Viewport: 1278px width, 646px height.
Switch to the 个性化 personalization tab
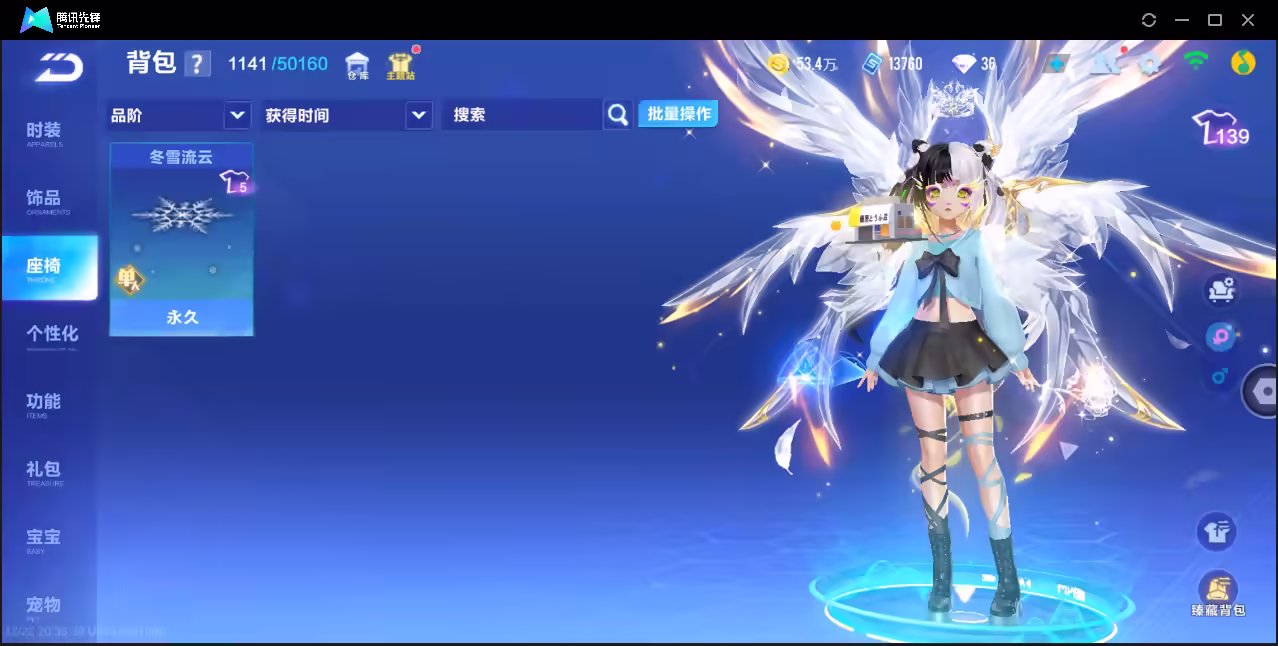tap(52, 336)
